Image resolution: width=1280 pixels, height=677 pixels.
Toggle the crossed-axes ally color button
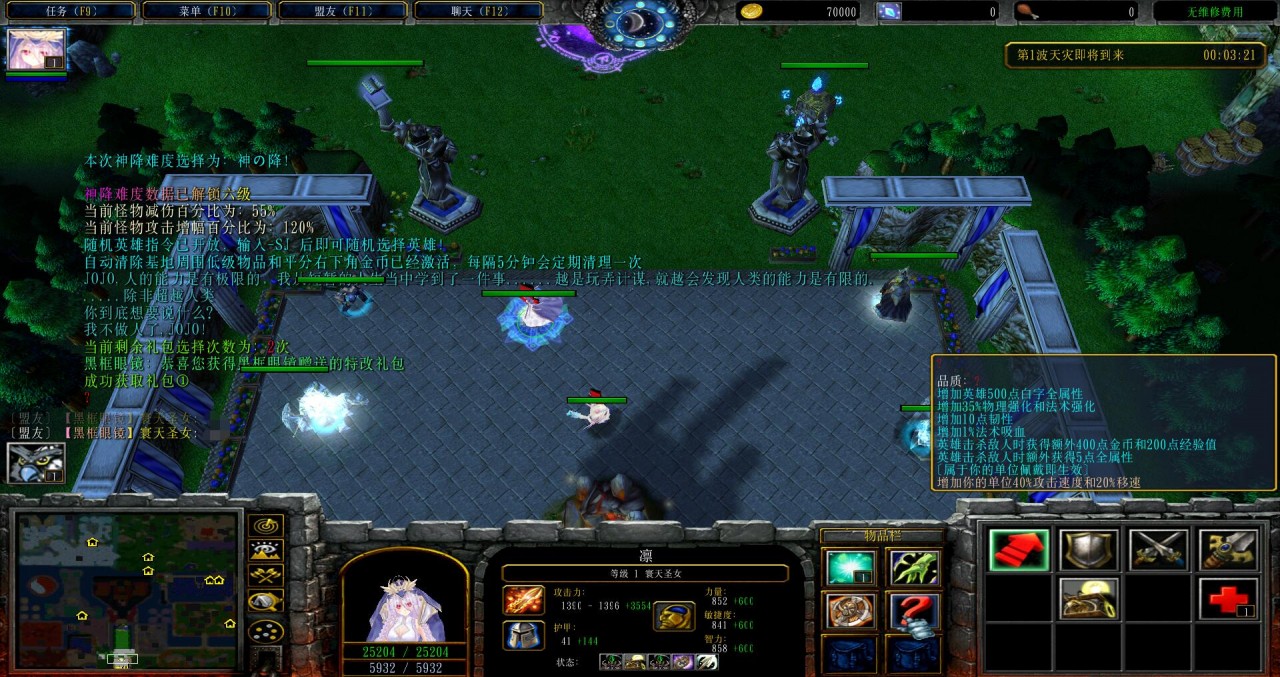coord(265,576)
